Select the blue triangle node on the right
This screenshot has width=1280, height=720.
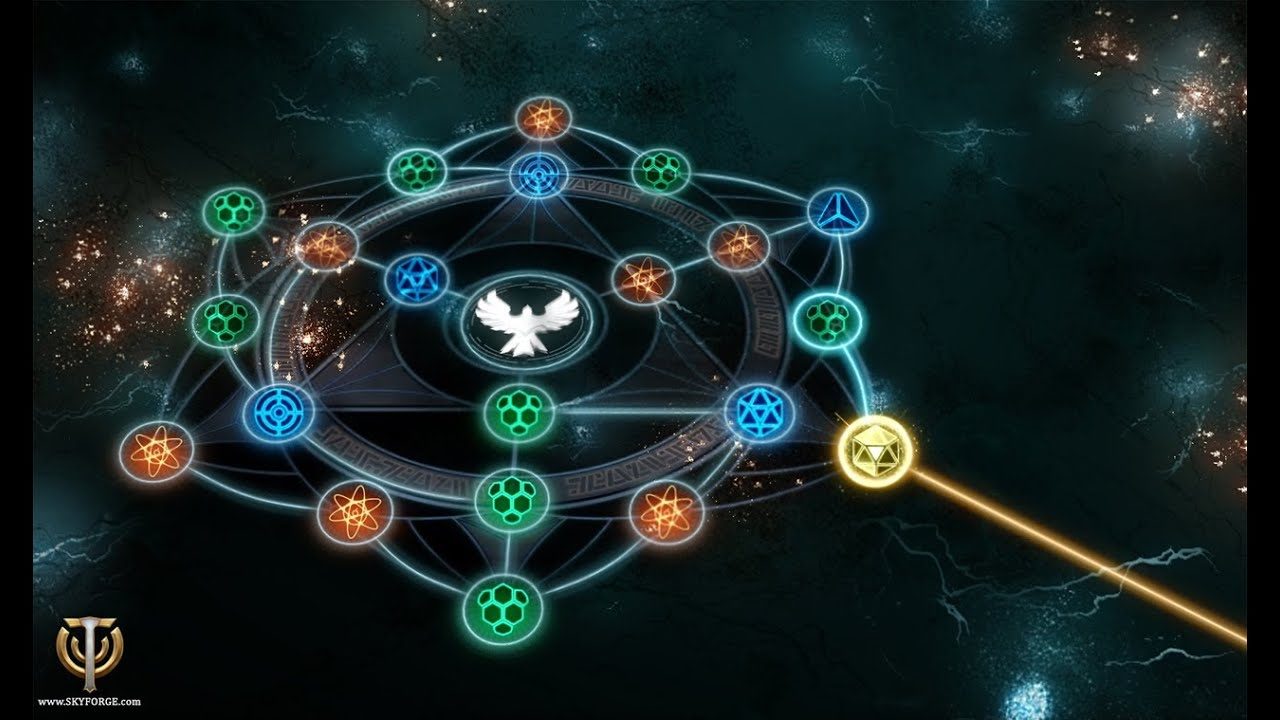[x=839, y=211]
